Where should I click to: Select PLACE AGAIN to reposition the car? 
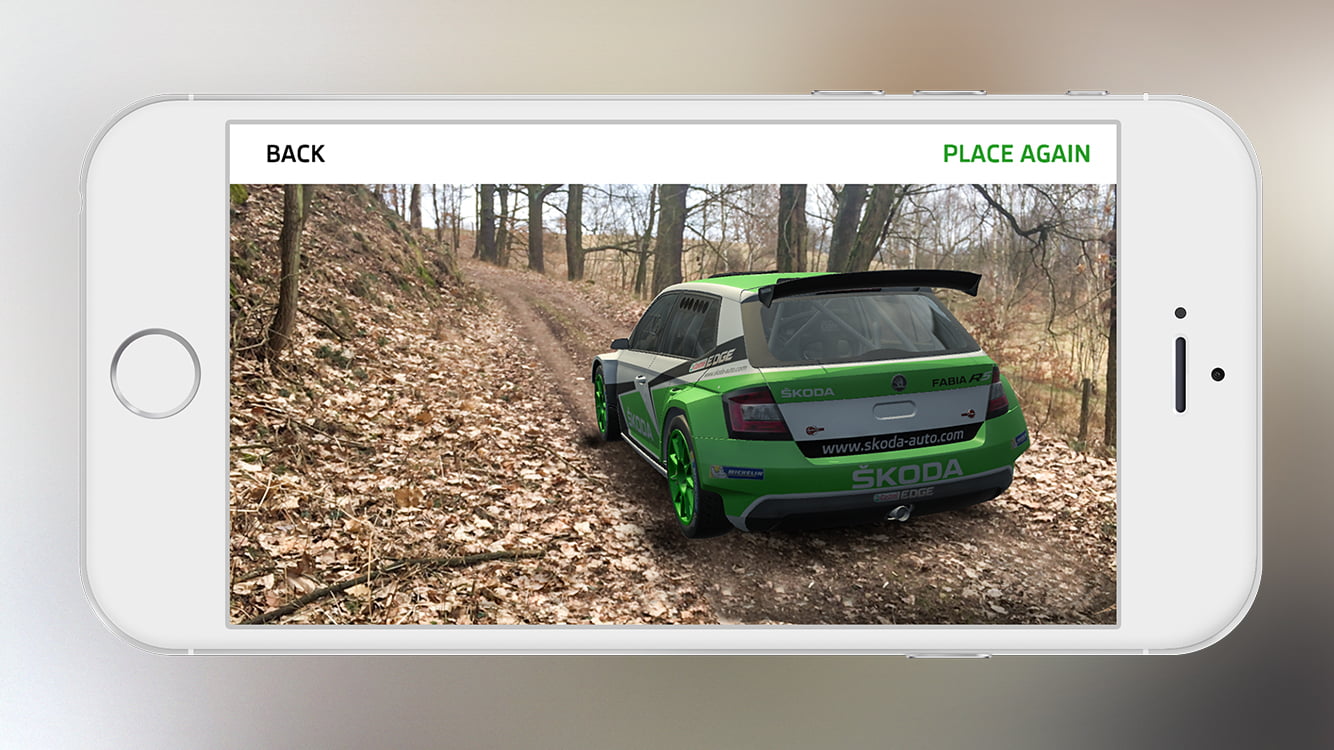[x=1015, y=154]
